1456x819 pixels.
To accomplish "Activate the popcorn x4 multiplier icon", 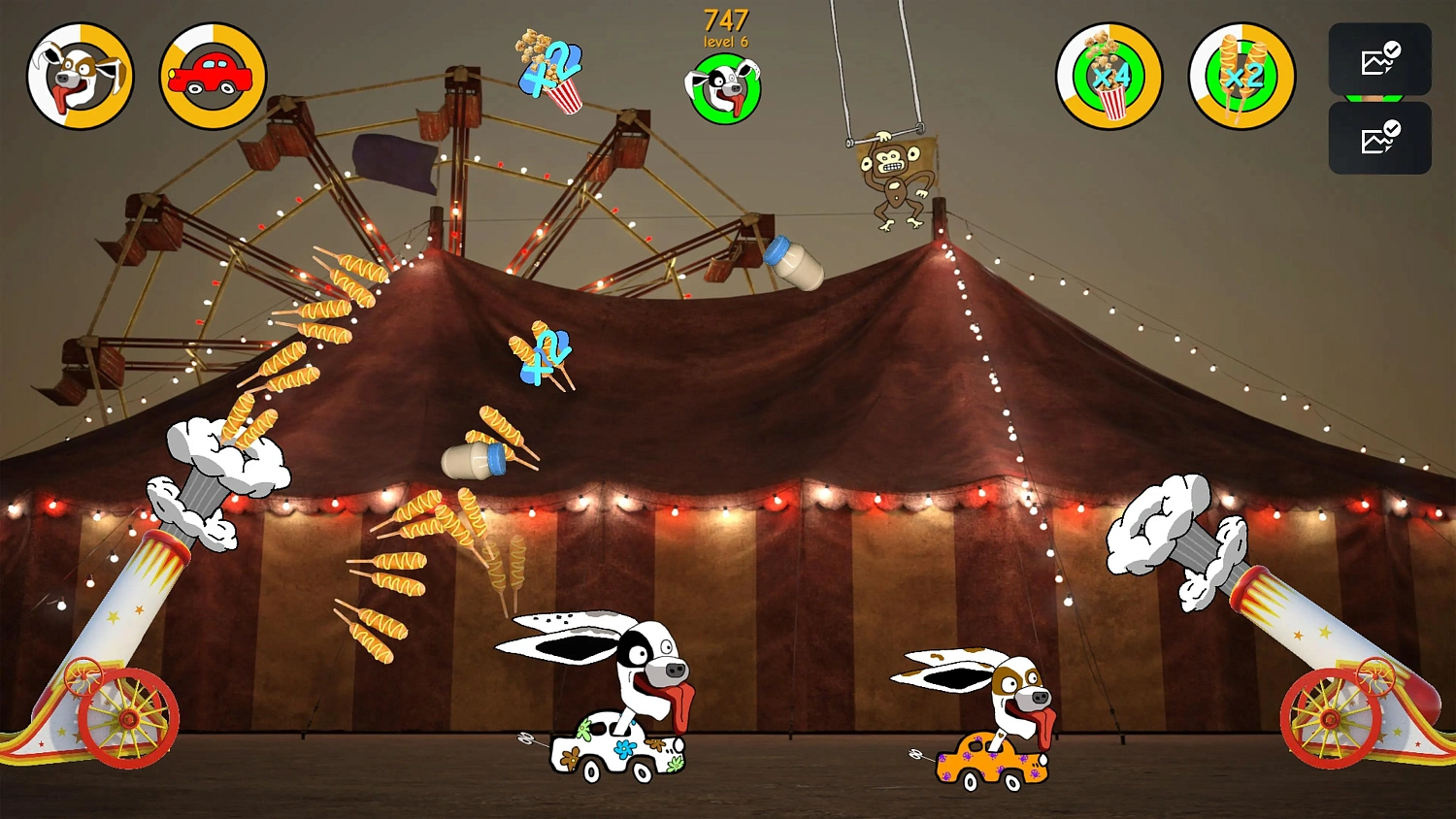I will 1109,76.
